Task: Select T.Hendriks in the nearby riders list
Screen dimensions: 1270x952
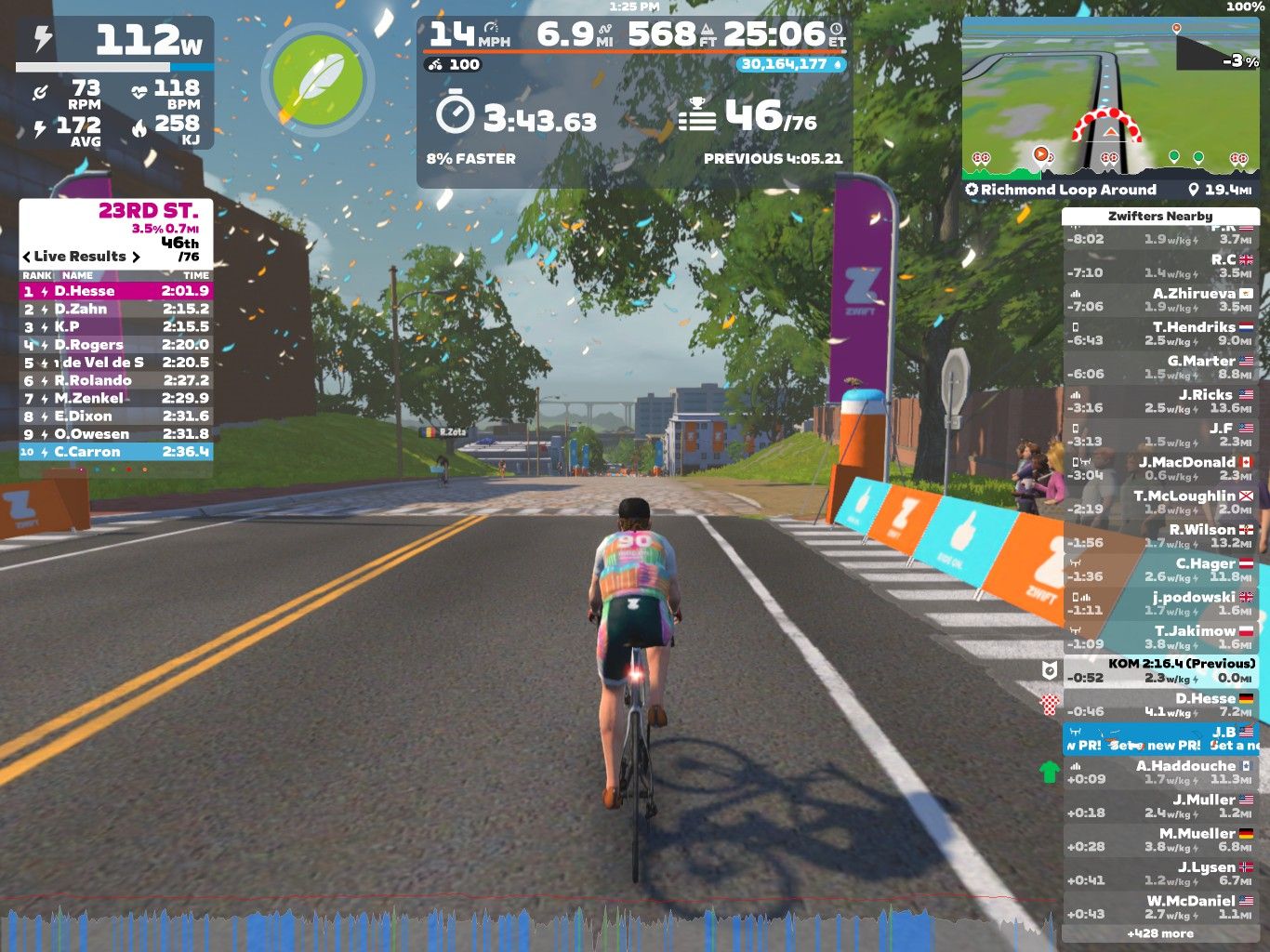Action: pyautogui.click(x=1159, y=333)
